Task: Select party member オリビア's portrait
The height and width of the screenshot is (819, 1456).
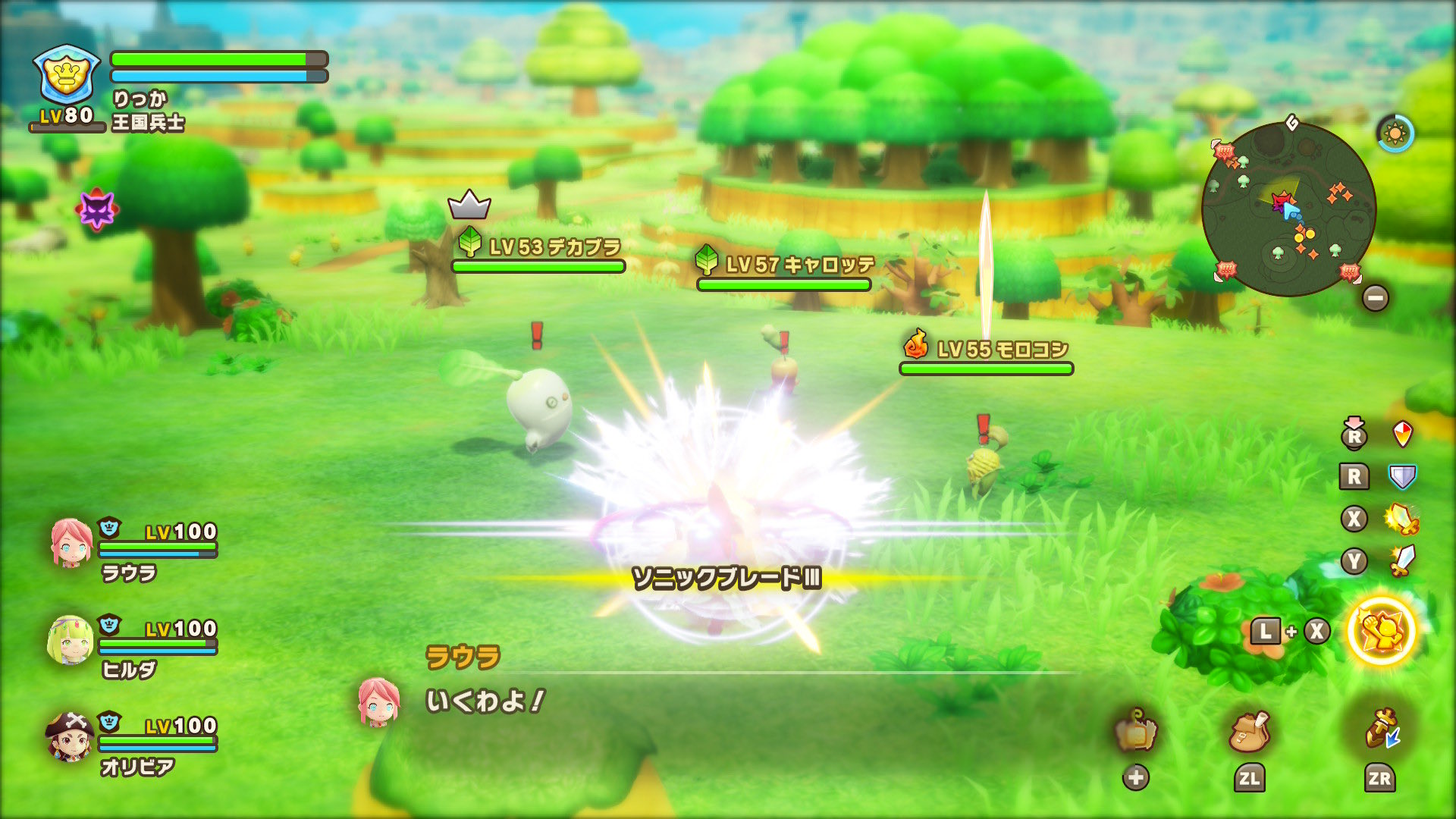Action: pyautogui.click(x=70, y=736)
